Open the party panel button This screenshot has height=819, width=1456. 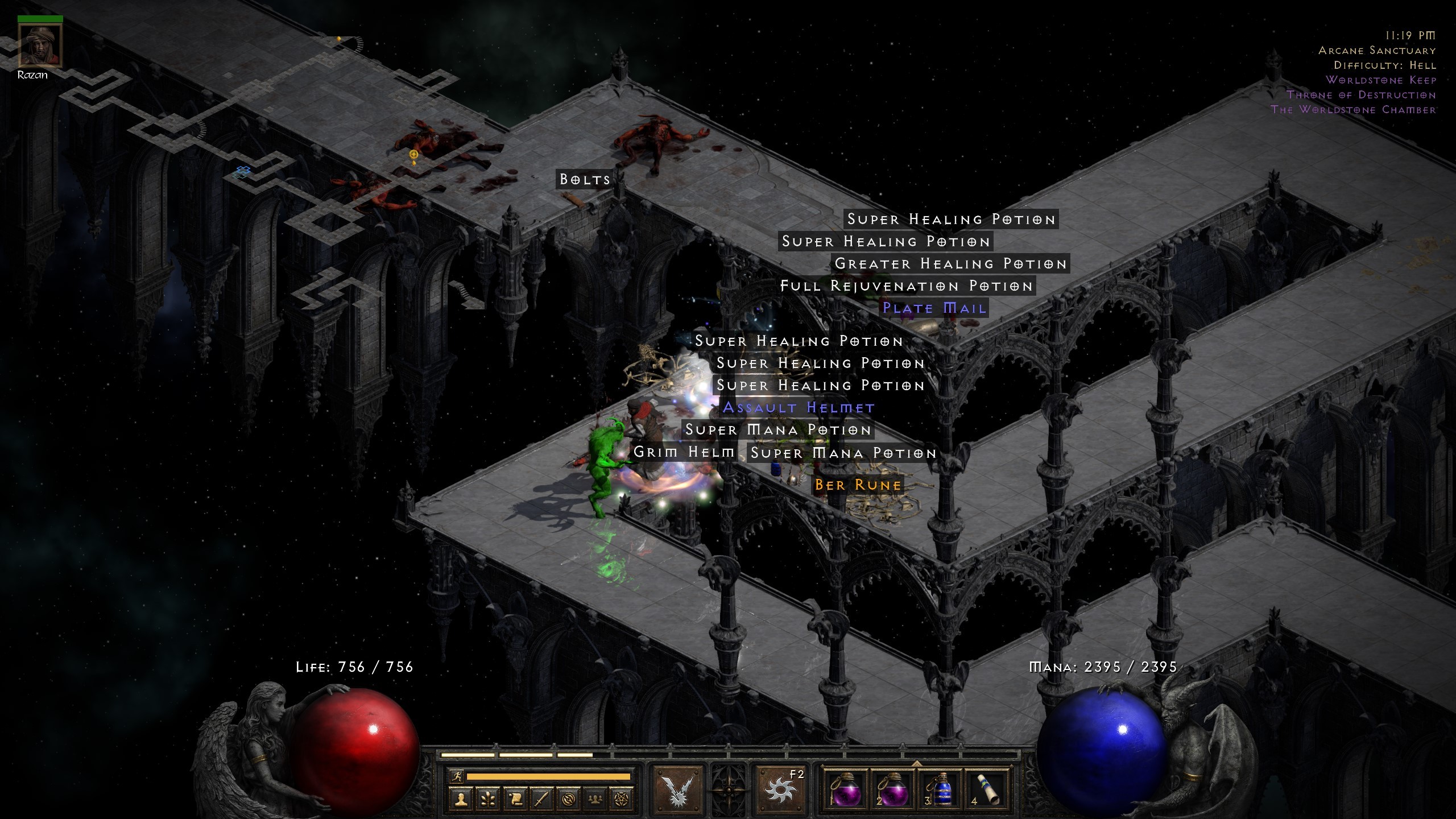595,799
